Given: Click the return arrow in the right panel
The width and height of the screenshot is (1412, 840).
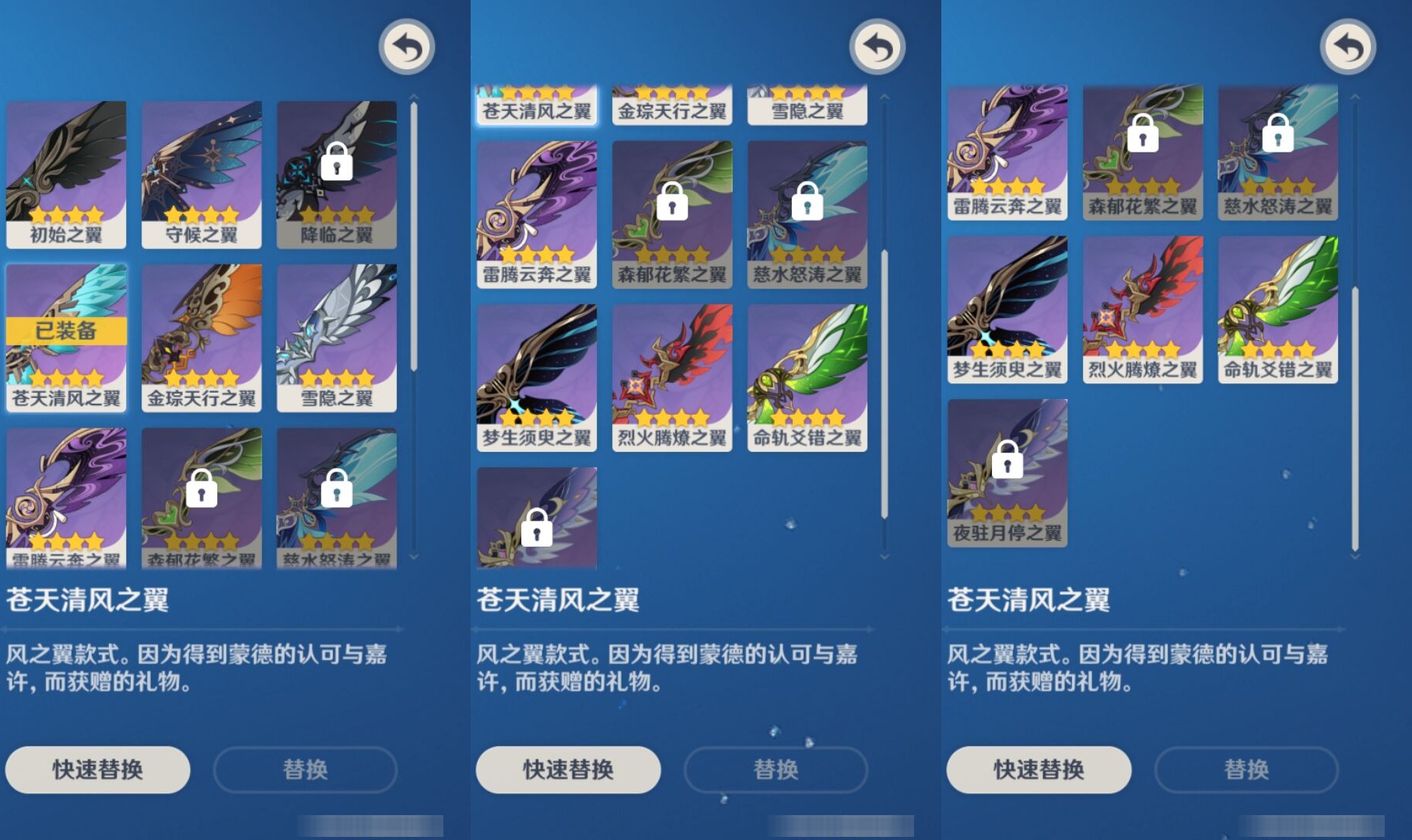Looking at the screenshot, I should coord(1350,47).
